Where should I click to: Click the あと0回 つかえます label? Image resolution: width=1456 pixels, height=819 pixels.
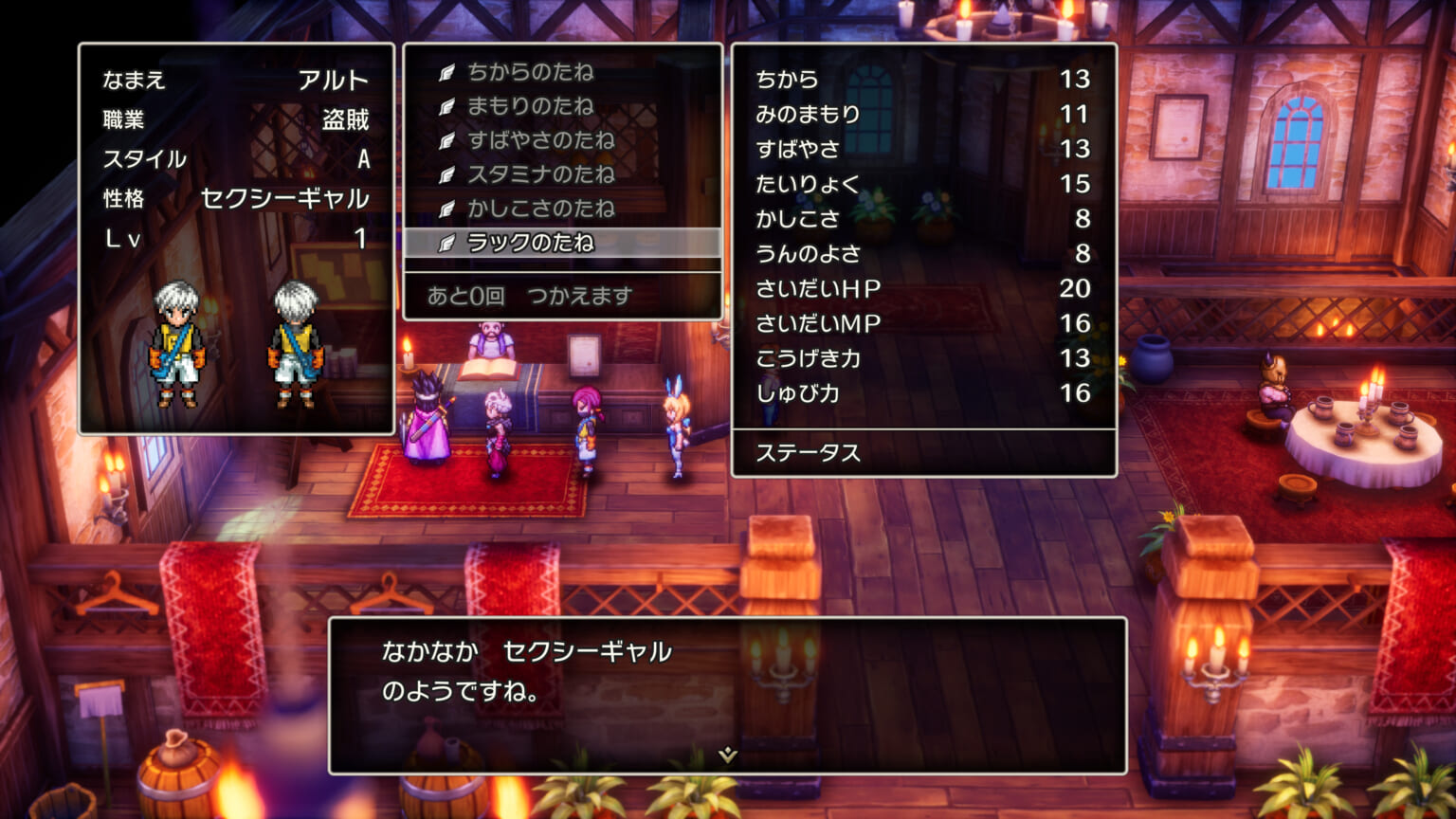coord(530,294)
